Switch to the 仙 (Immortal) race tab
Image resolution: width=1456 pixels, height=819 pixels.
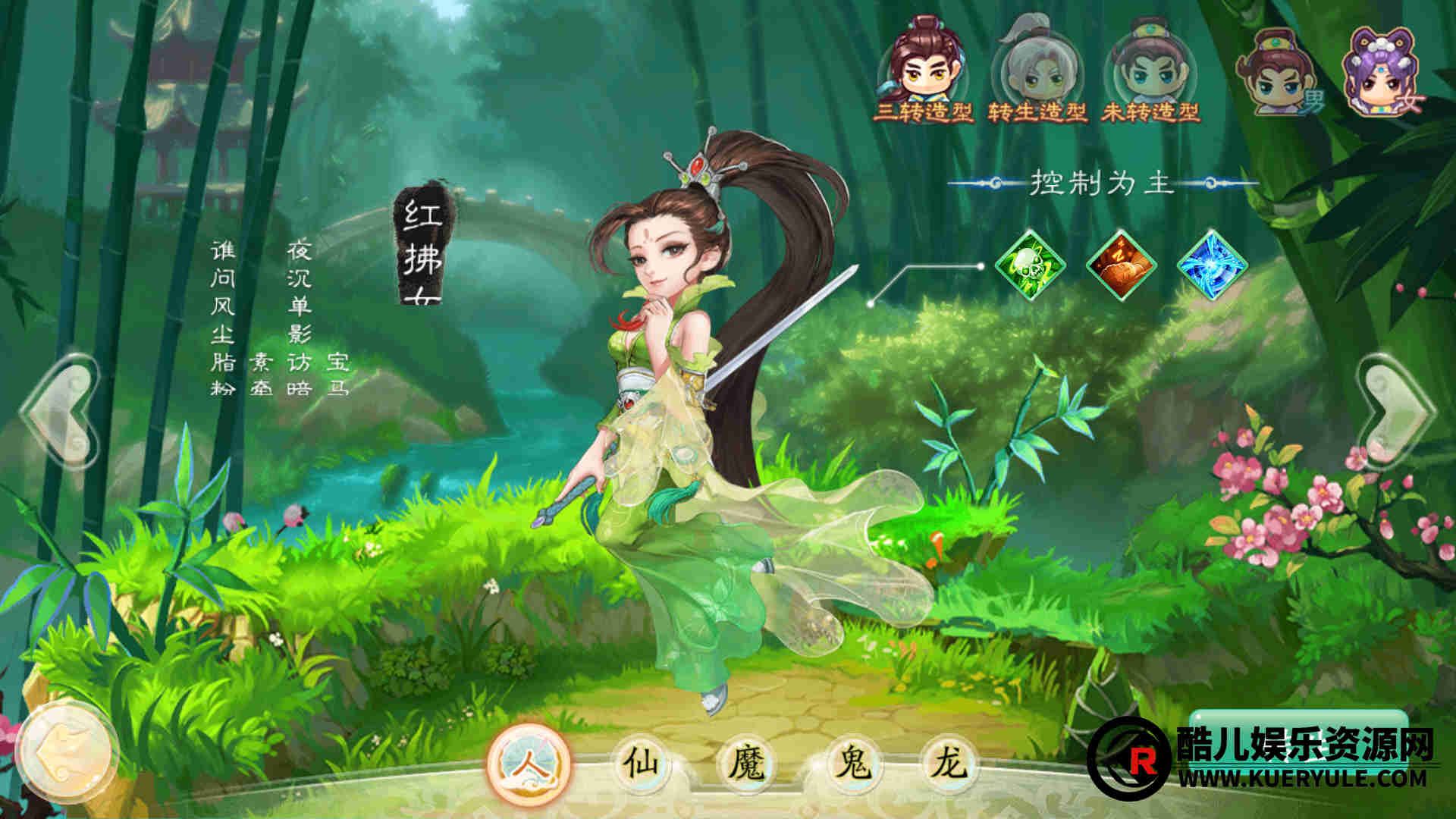[641, 763]
